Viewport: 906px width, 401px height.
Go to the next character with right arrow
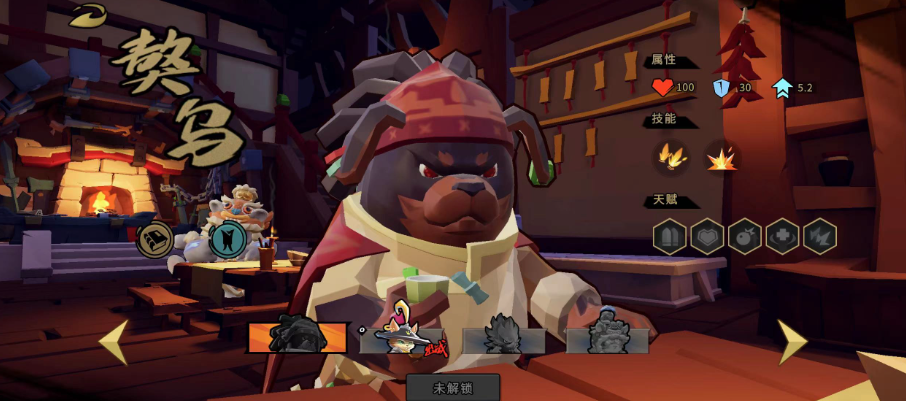click(x=792, y=342)
